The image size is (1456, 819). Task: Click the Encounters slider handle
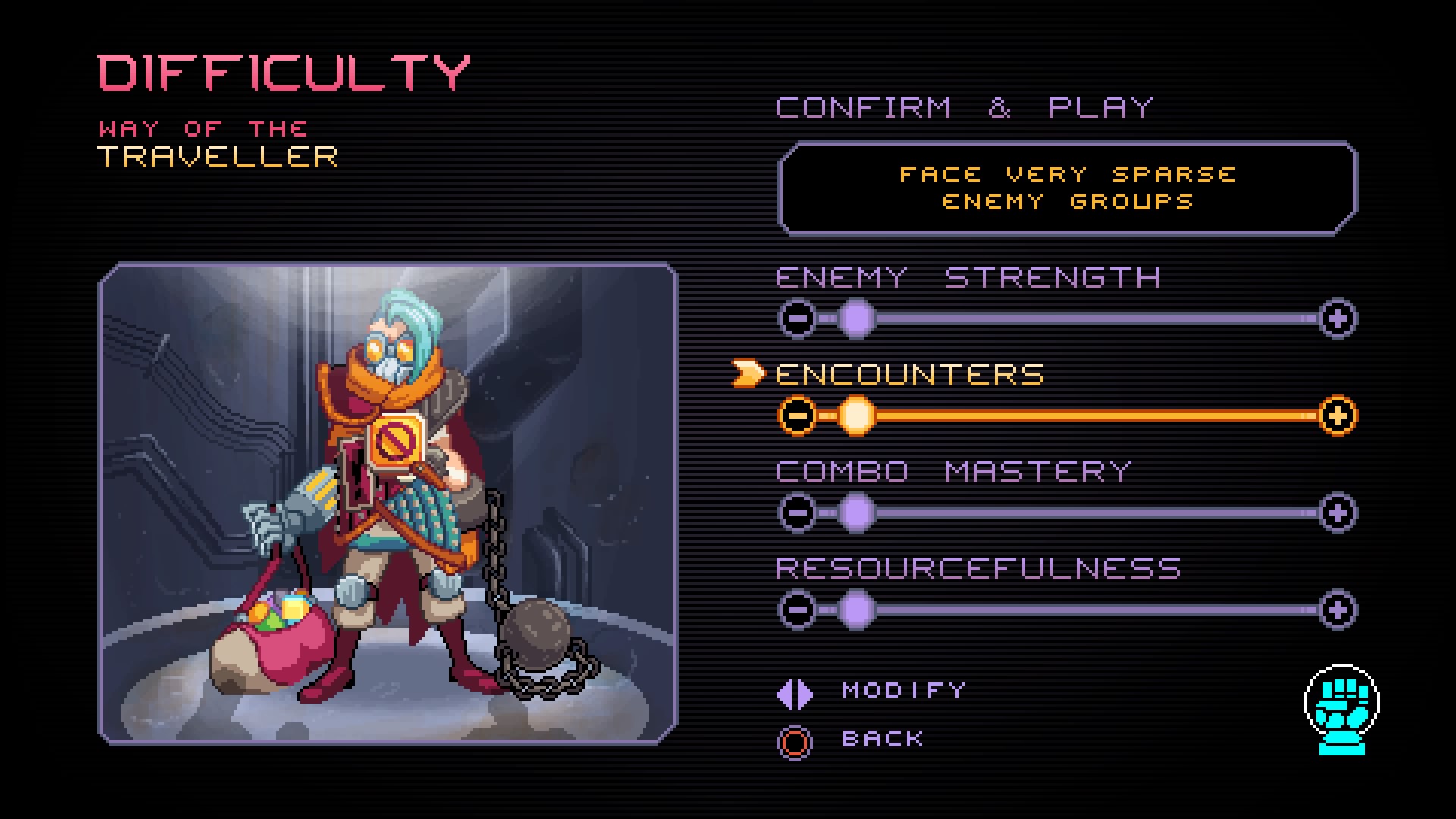(858, 416)
